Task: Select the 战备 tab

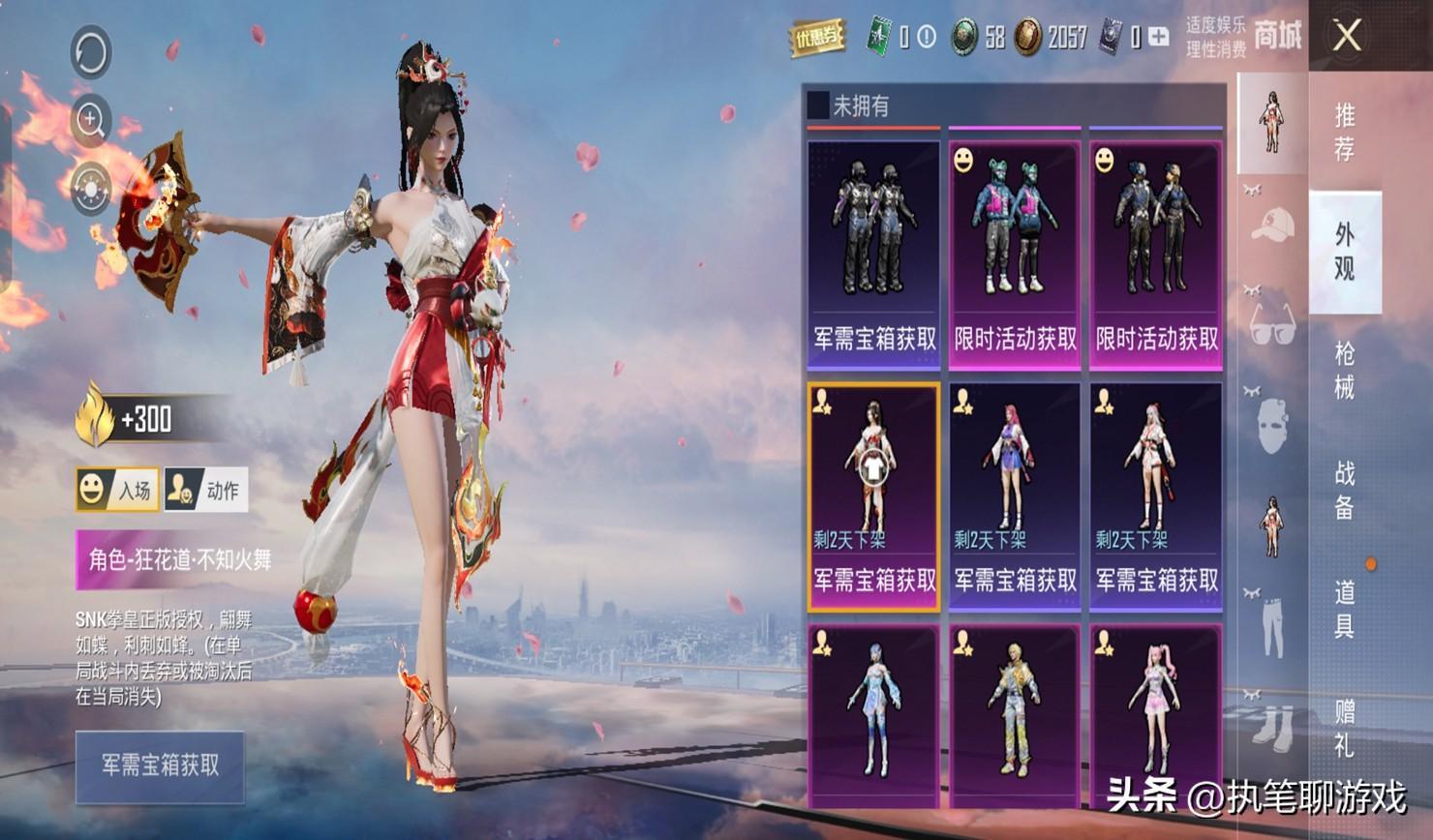Action: tap(1344, 490)
